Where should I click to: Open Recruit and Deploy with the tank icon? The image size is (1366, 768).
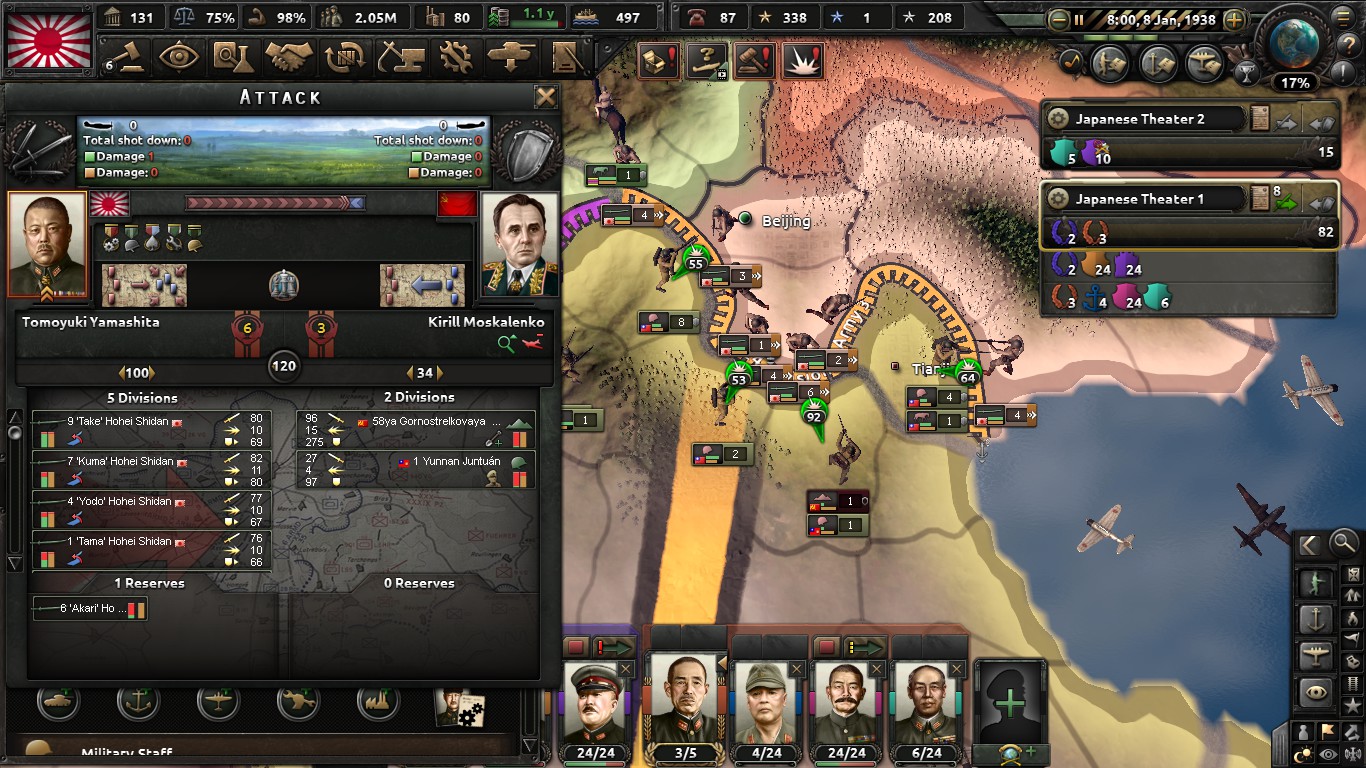512,57
